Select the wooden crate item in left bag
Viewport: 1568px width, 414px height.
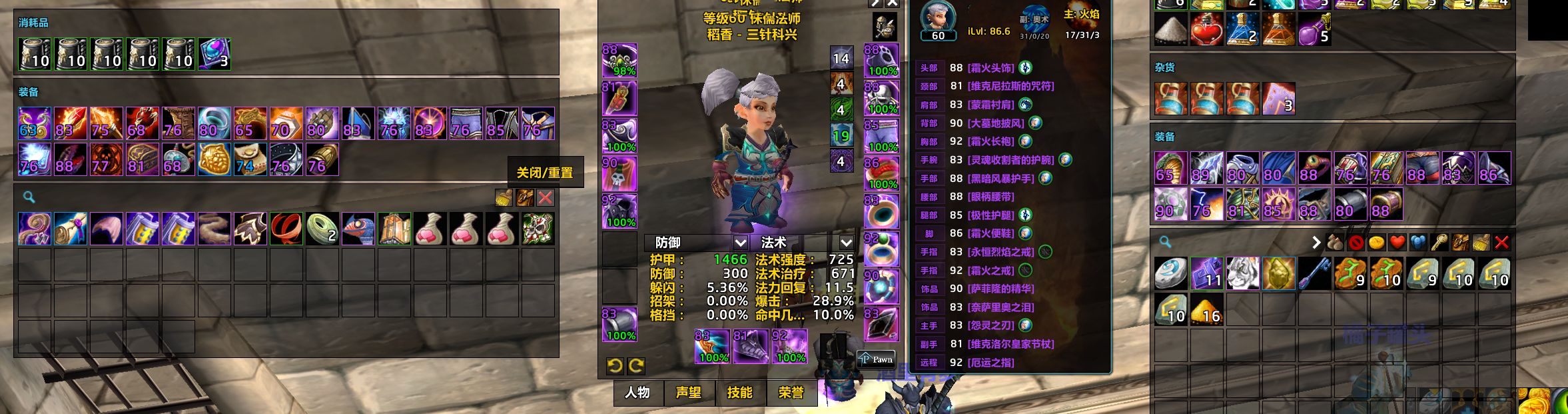(394, 229)
